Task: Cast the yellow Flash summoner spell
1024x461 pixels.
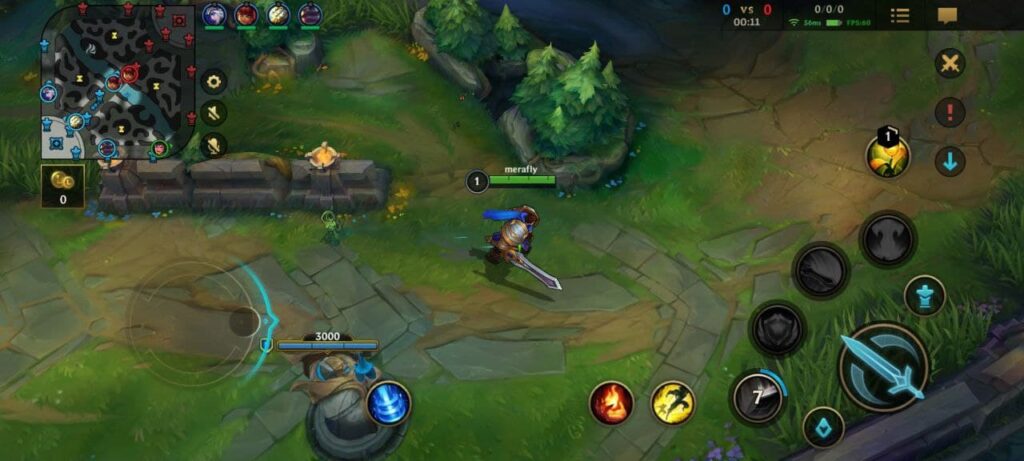Action: (x=673, y=403)
